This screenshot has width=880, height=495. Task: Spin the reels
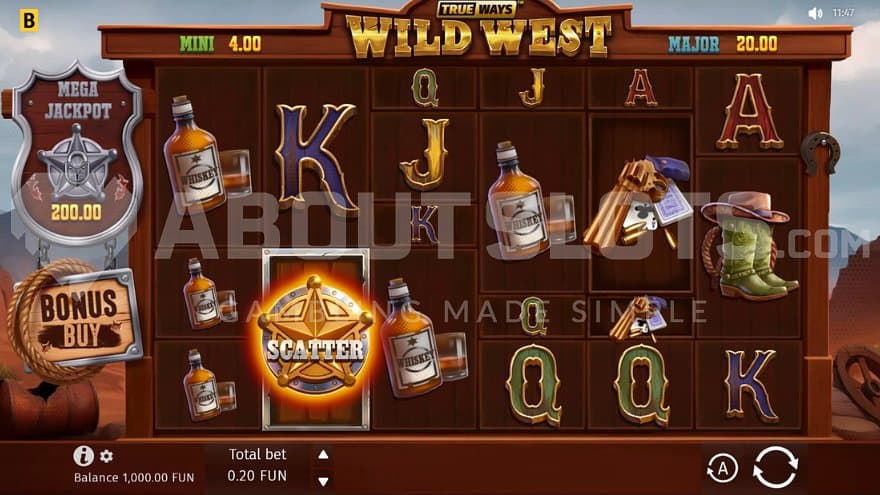775,467
